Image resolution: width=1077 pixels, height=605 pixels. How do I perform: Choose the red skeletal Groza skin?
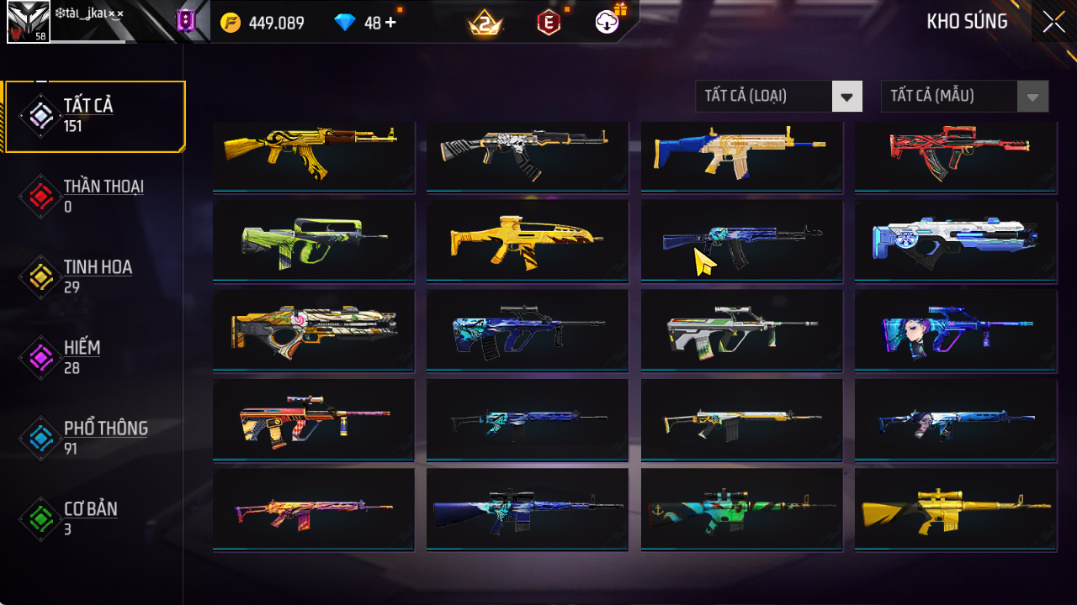pos(956,152)
